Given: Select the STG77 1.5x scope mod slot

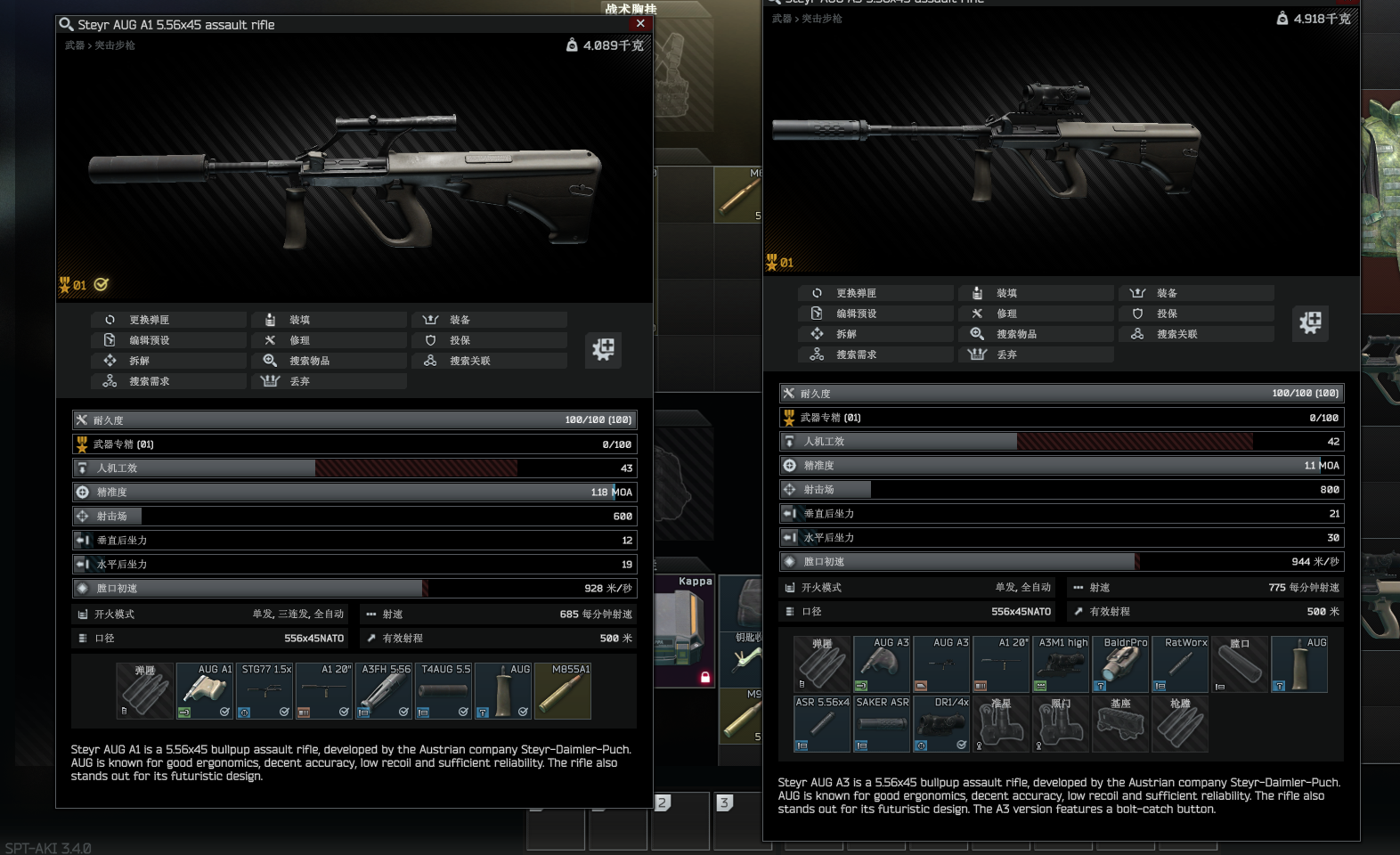Looking at the screenshot, I should (266, 691).
